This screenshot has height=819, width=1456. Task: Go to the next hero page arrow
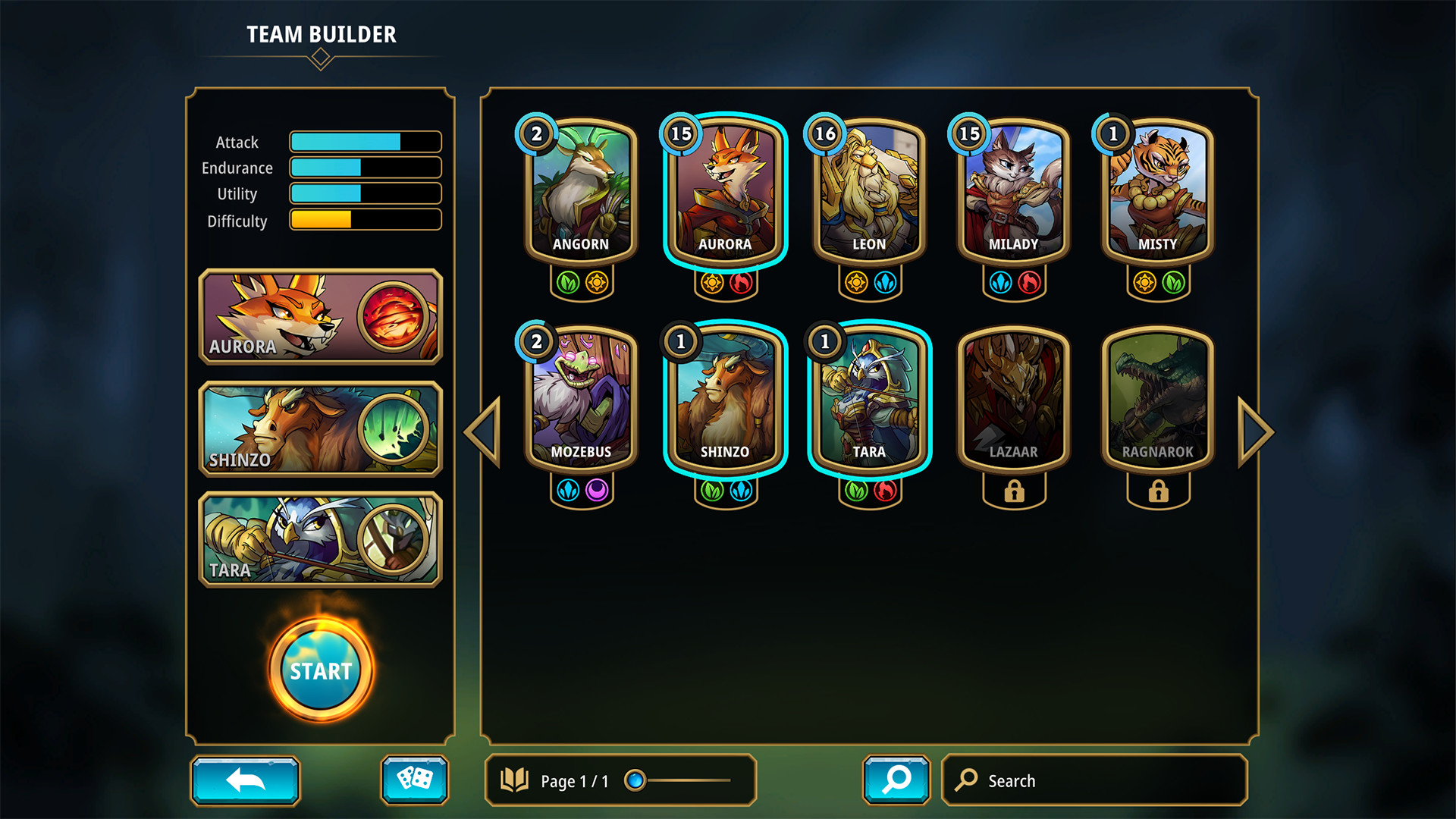point(1255,431)
